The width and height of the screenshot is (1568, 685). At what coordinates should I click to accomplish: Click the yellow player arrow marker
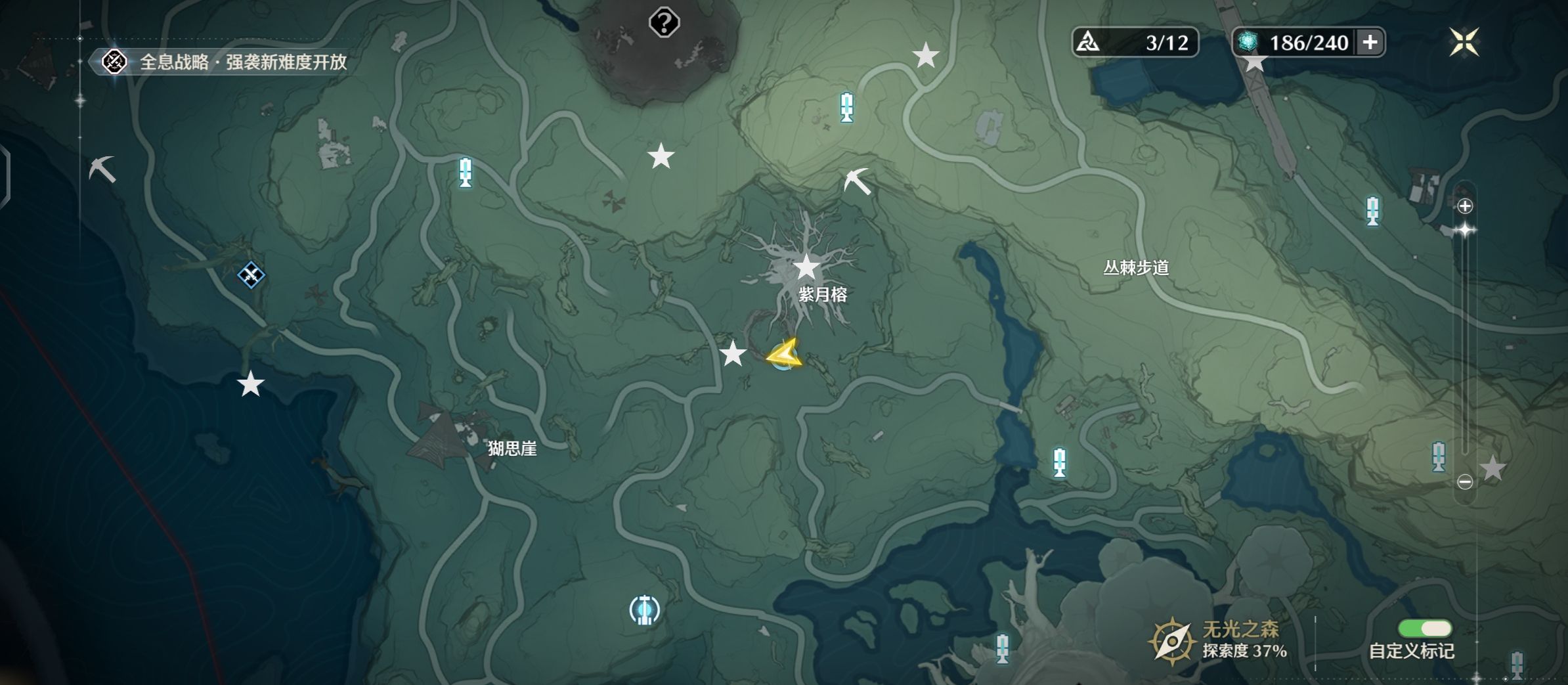pyautogui.click(x=784, y=355)
